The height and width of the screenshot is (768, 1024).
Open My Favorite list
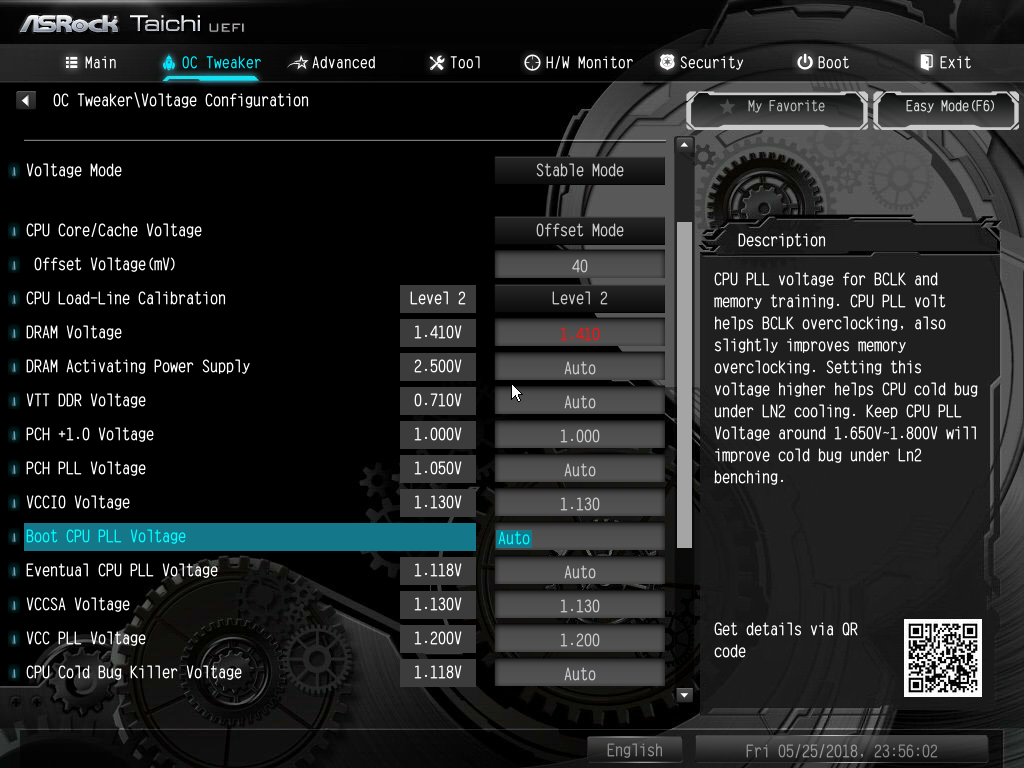[776, 107]
